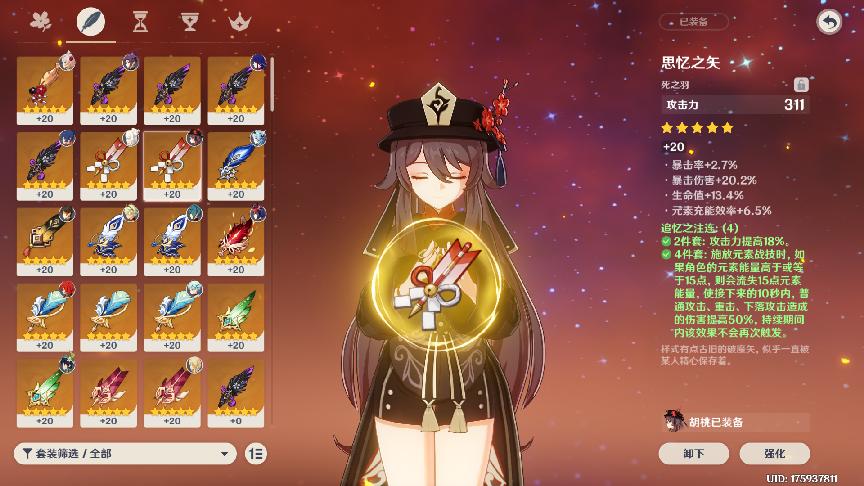
Task: Click the 卸下 unequip button
Action: click(x=693, y=453)
